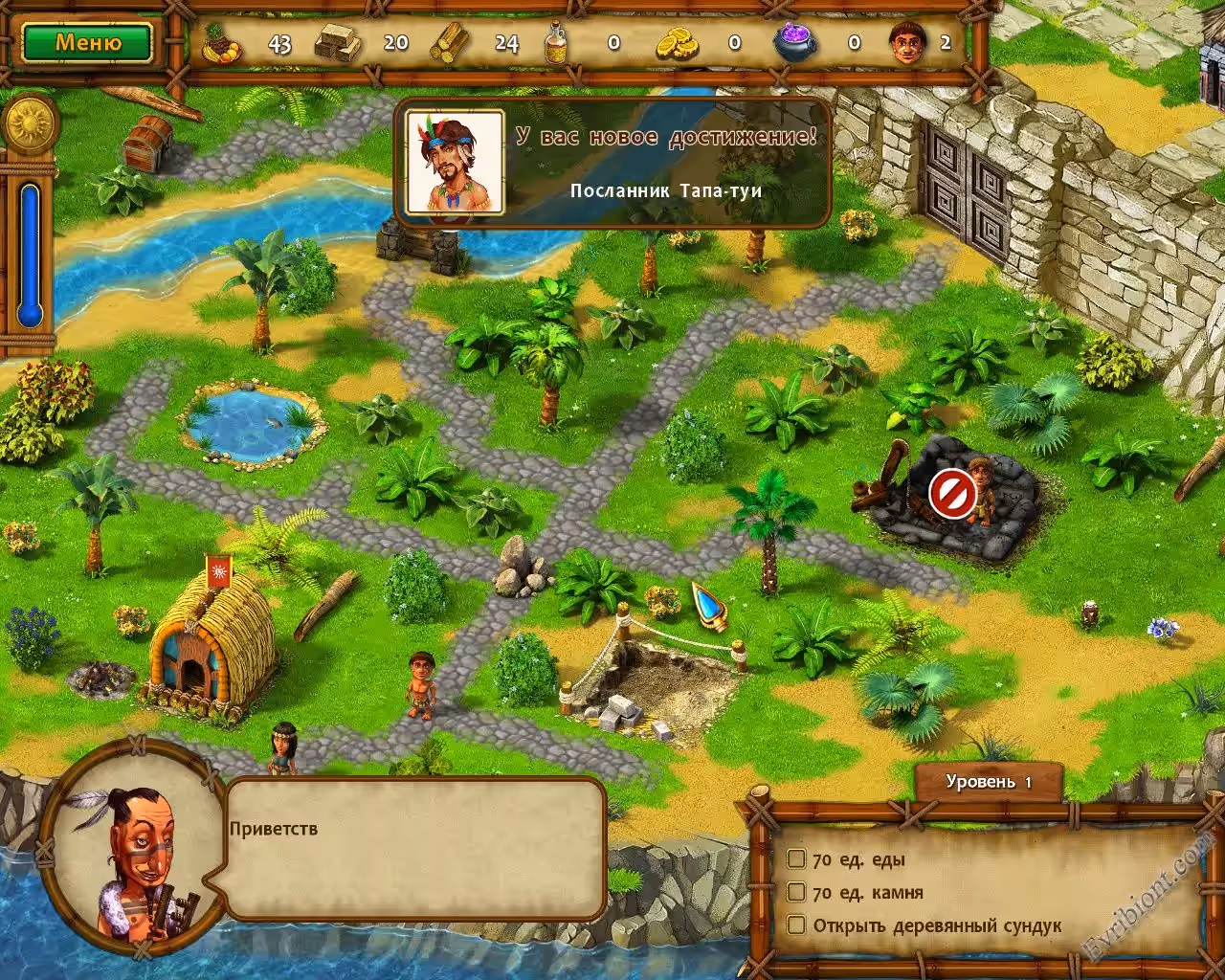Open the new achievement notification banner
Viewport: 1225px width, 980px height.
612,163
